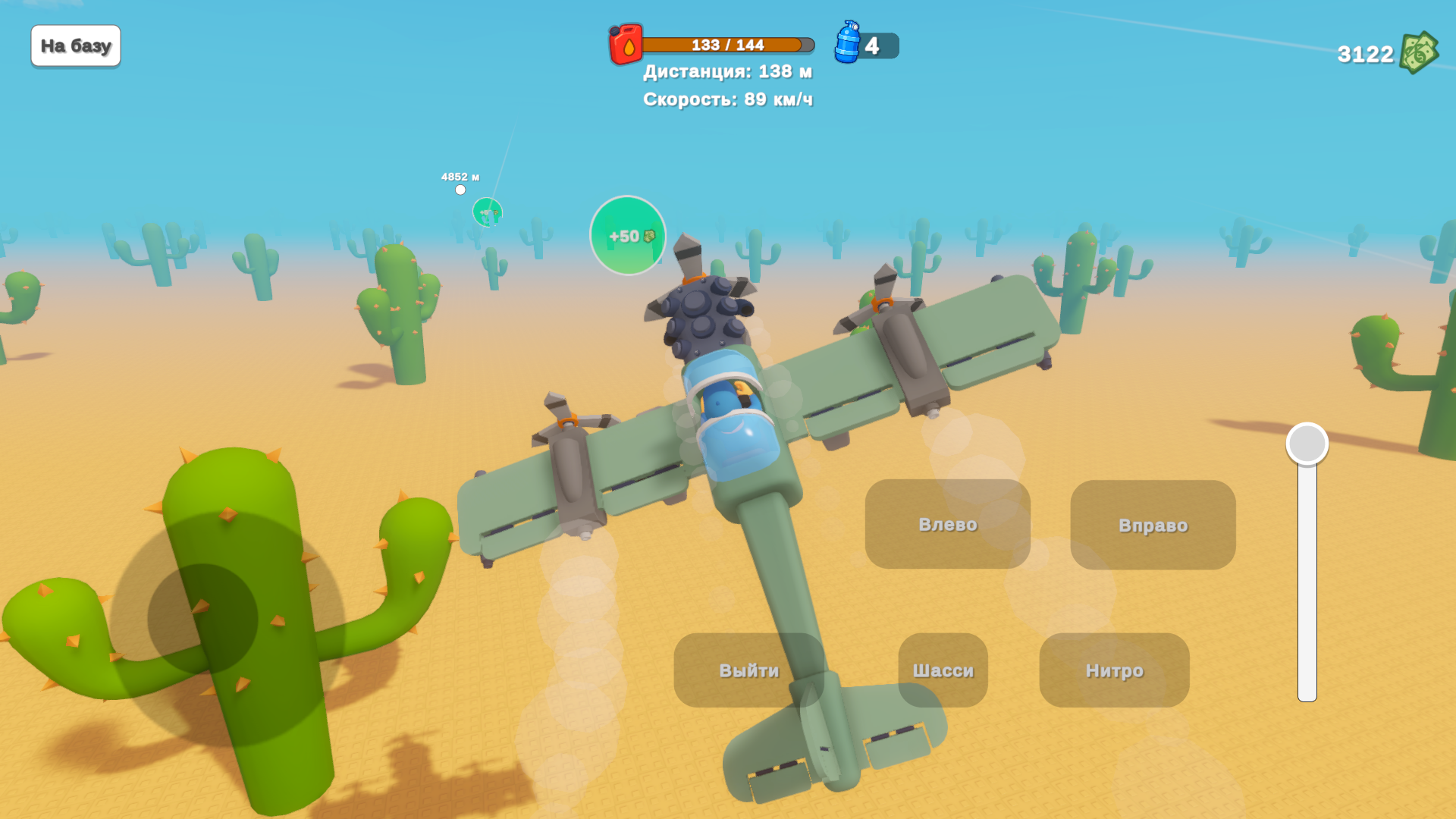The height and width of the screenshot is (819, 1456).
Task: Click the cash icon next to 3122
Action: [x=1420, y=52]
